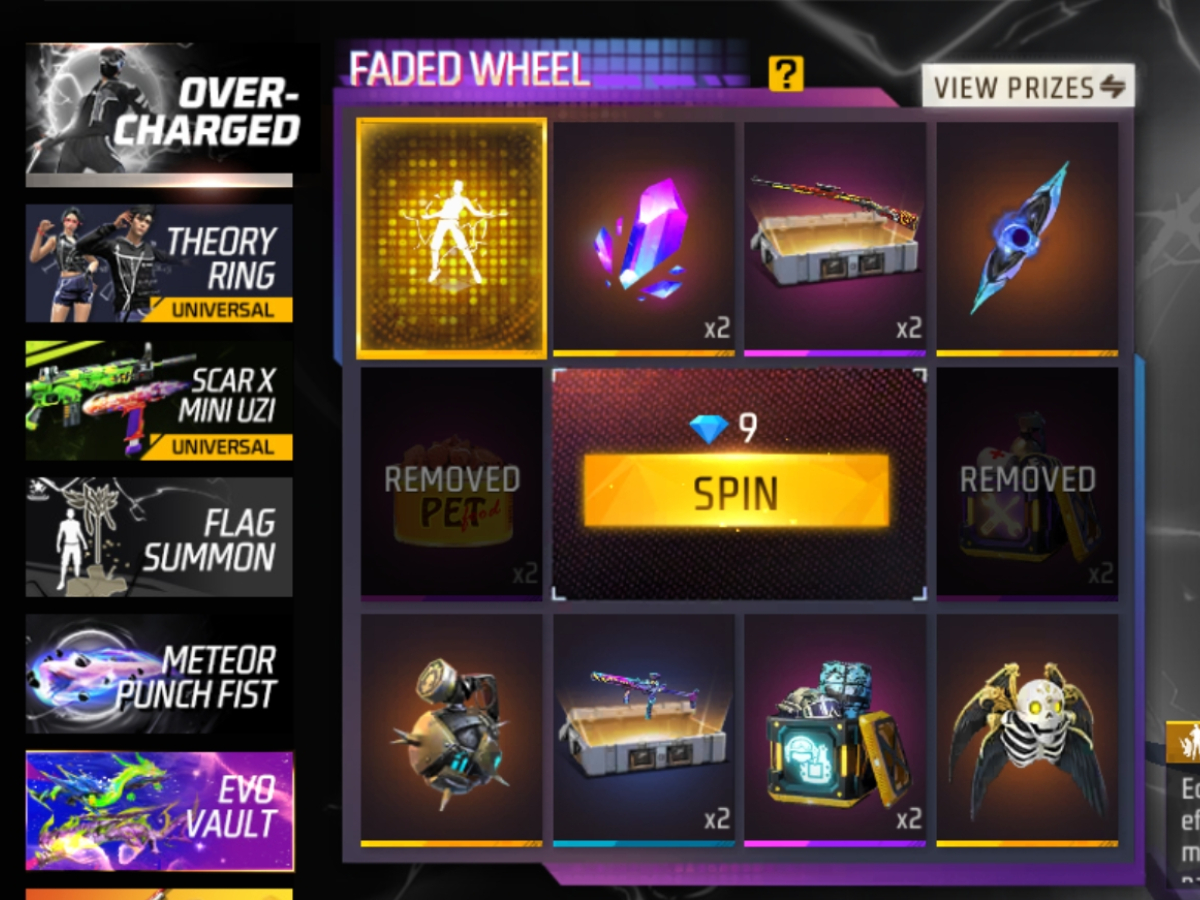Select the spiked grenade skin prize
Viewport: 1200px width, 900px height.
coord(452,729)
